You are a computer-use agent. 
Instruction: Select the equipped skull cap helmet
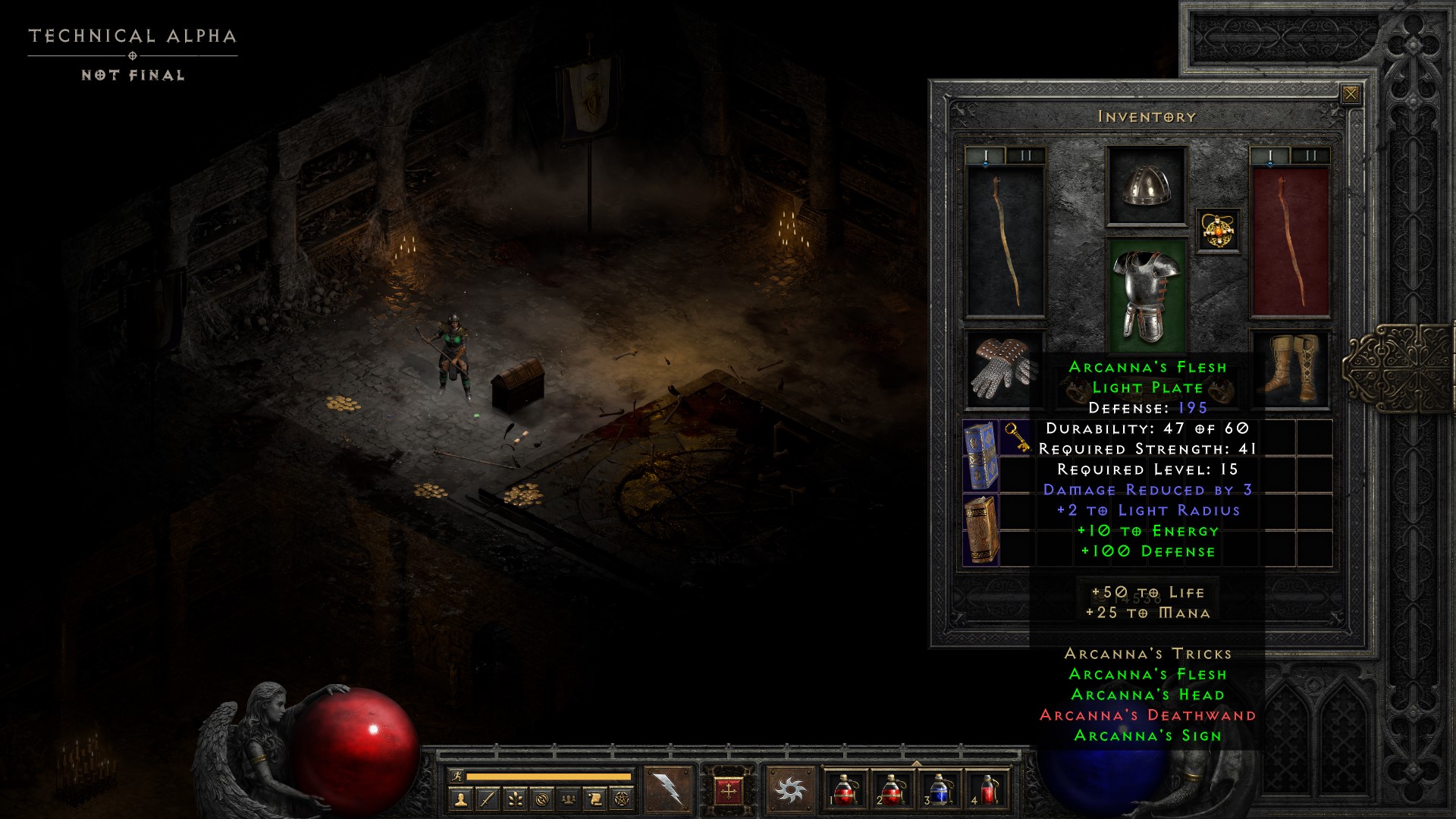(1146, 186)
